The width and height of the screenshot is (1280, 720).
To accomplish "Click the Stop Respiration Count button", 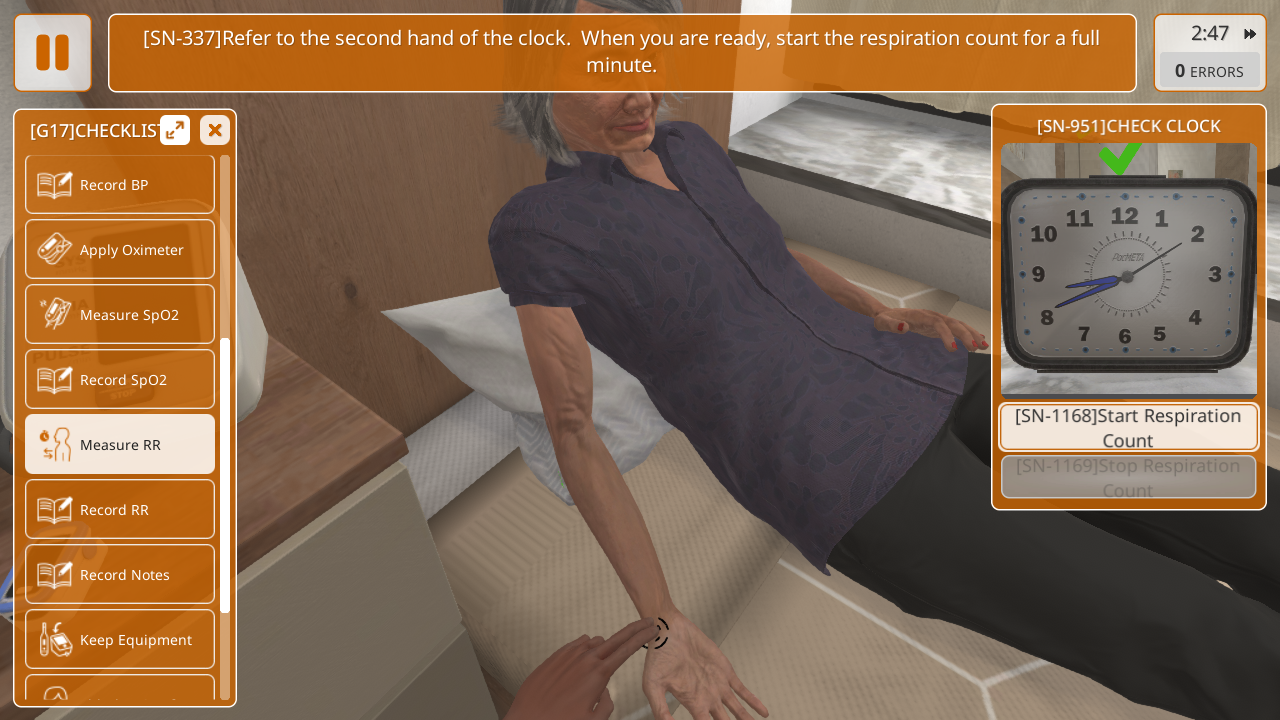I will point(1129,478).
